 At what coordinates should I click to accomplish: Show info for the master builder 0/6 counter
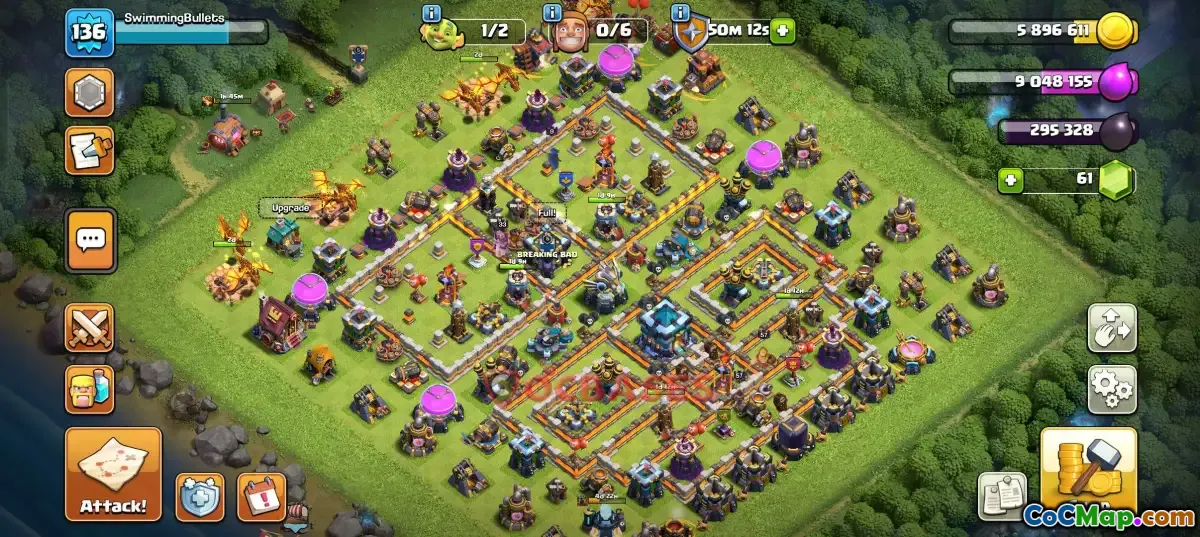pos(551,13)
